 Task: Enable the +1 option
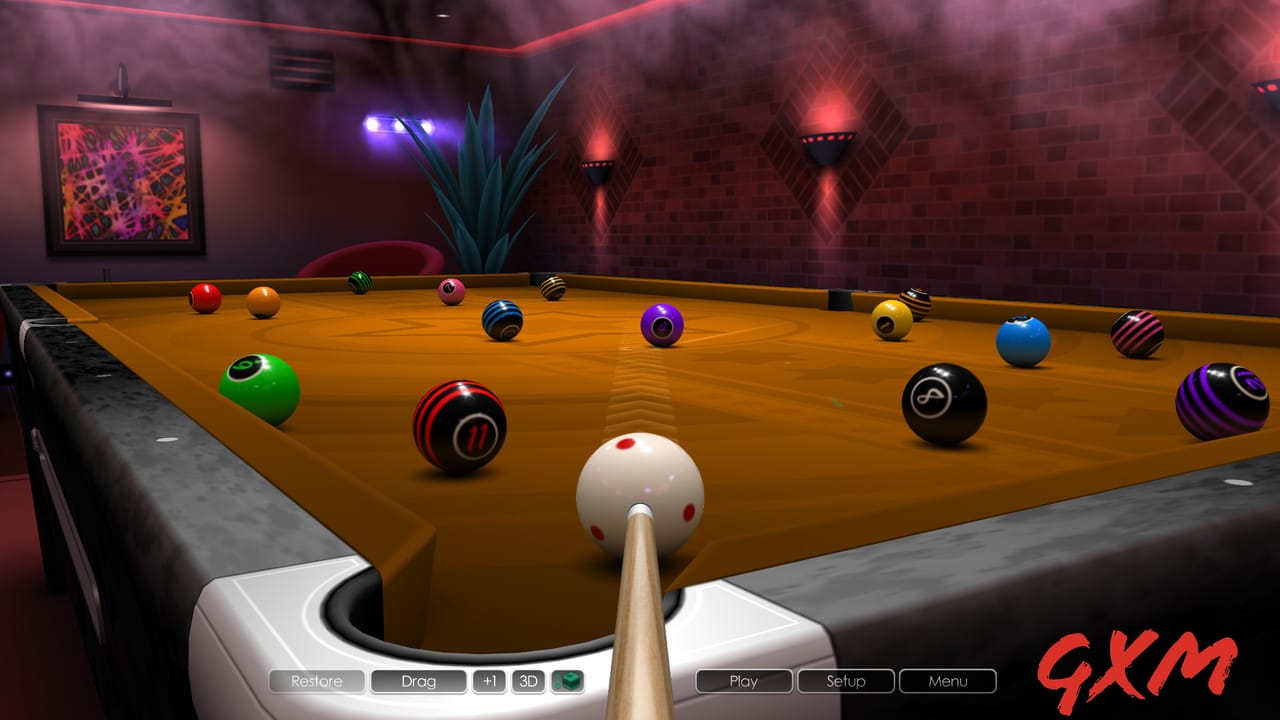pyautogui.click(x=491, y=680)
